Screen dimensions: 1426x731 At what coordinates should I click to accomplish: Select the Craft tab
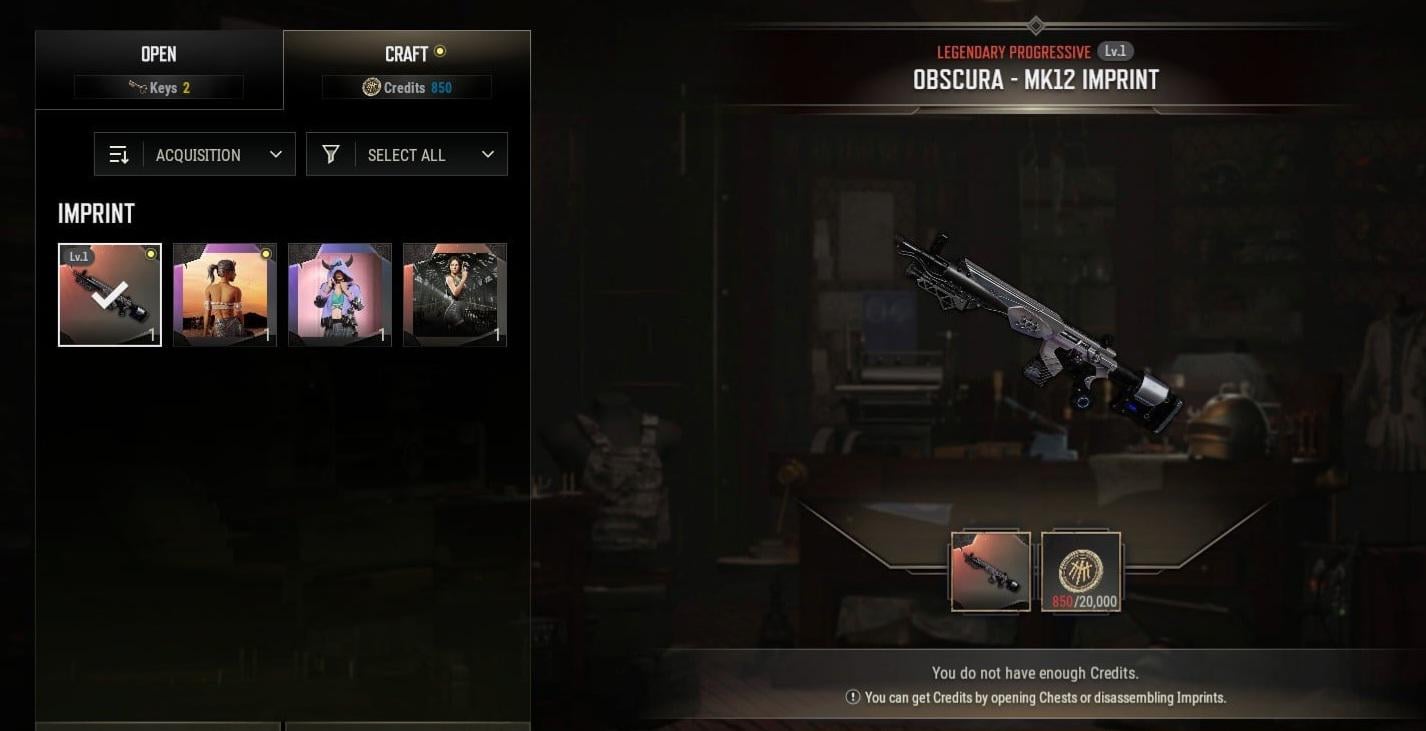click(x=407, y=69)
